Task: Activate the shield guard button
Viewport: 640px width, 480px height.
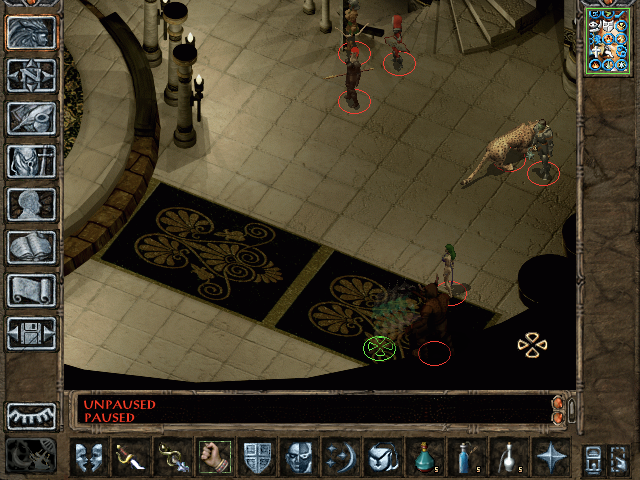Action: (257, 458)
